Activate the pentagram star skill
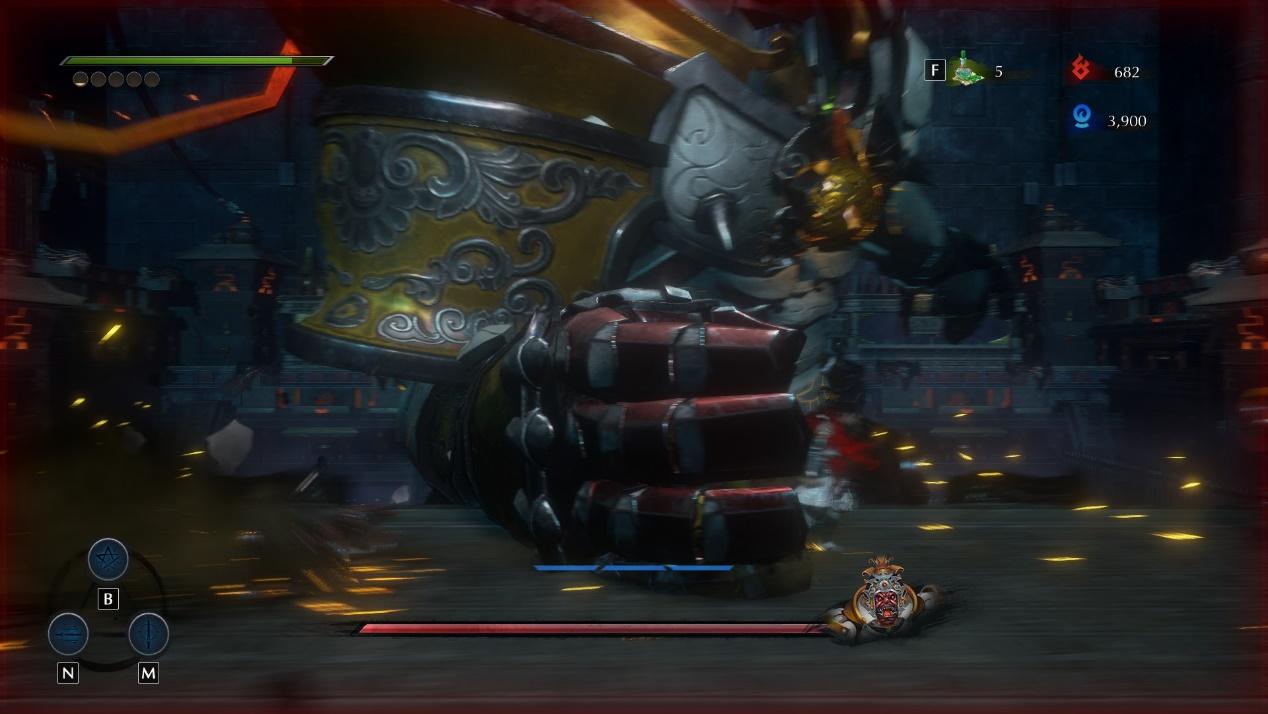Screen dimensions: 1268x714 [x=108, y=559]
